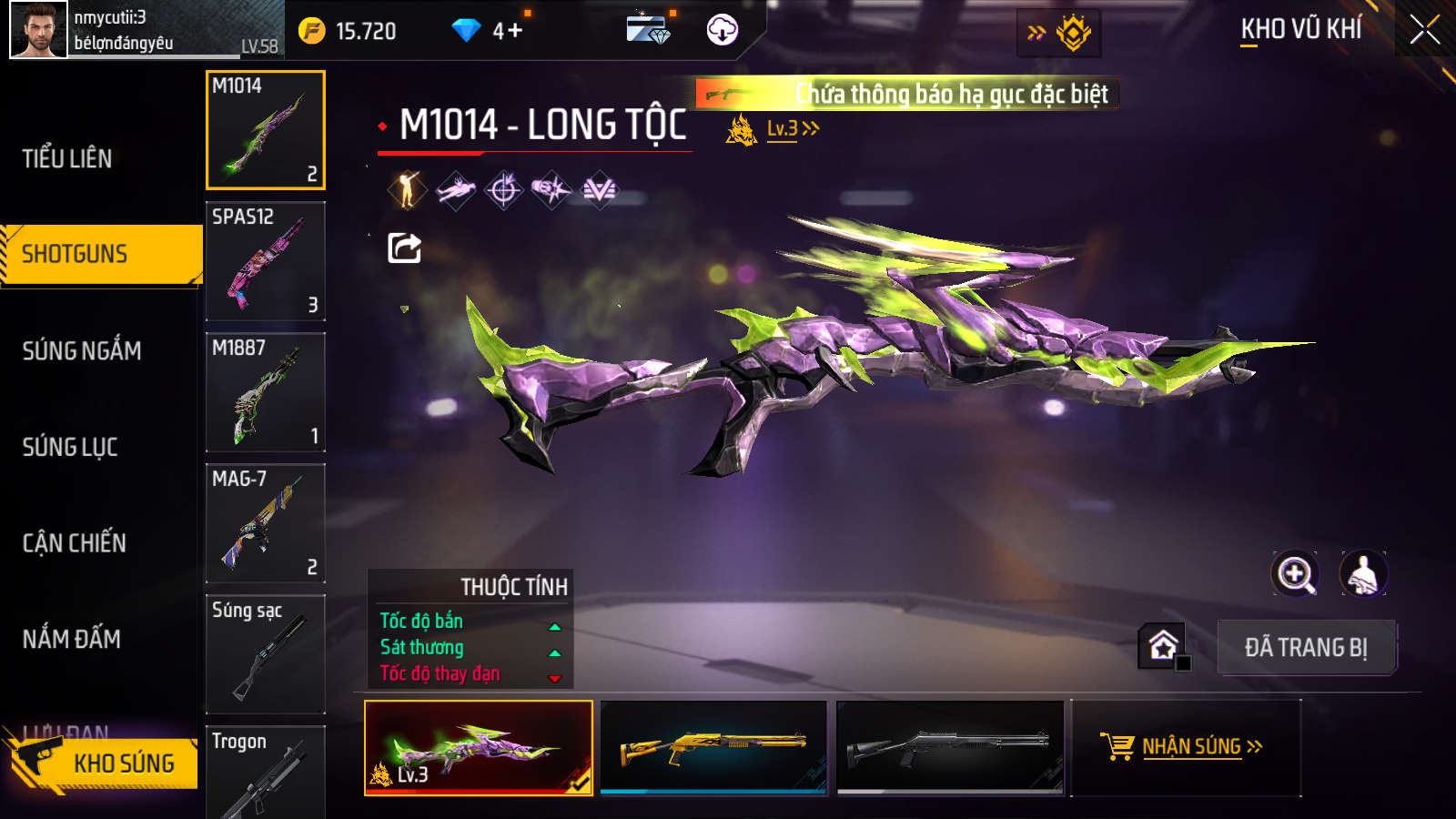Screen dimensions: 1456x819
Task: Pick the M1887 shotgun tile
Action: click(266, 392)
